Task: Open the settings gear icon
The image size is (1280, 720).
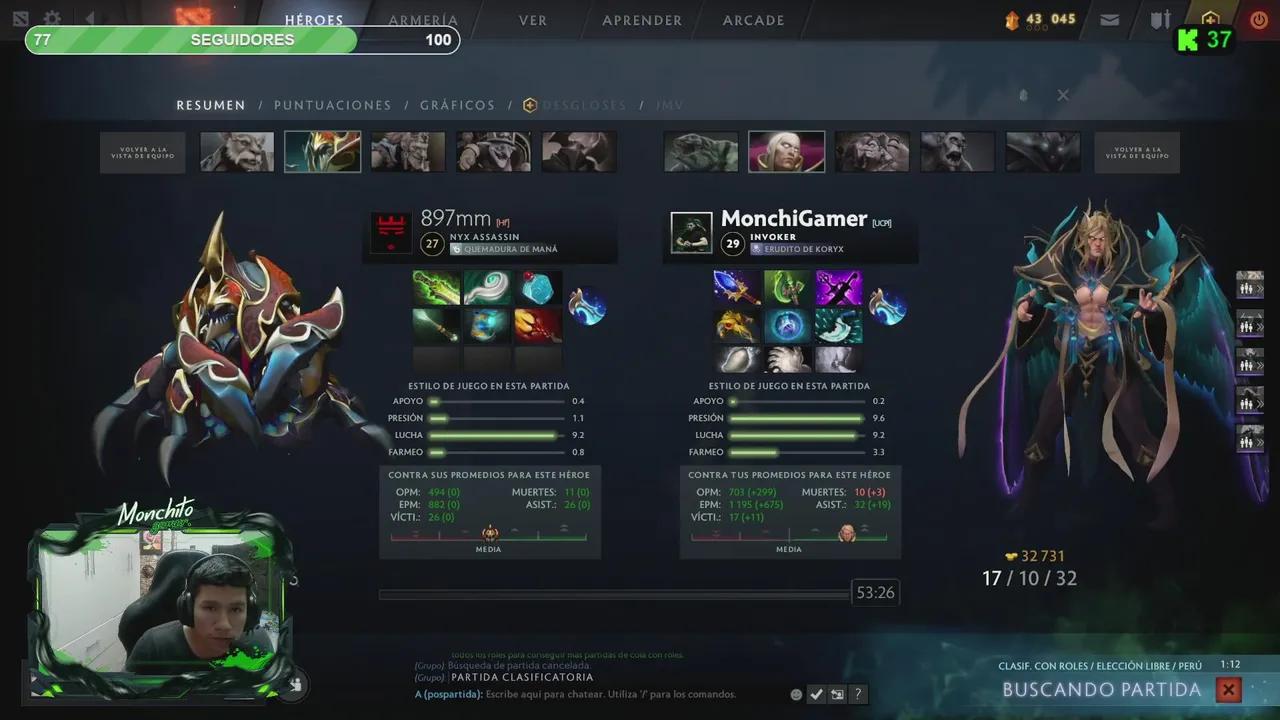Action: coord(52,19)
